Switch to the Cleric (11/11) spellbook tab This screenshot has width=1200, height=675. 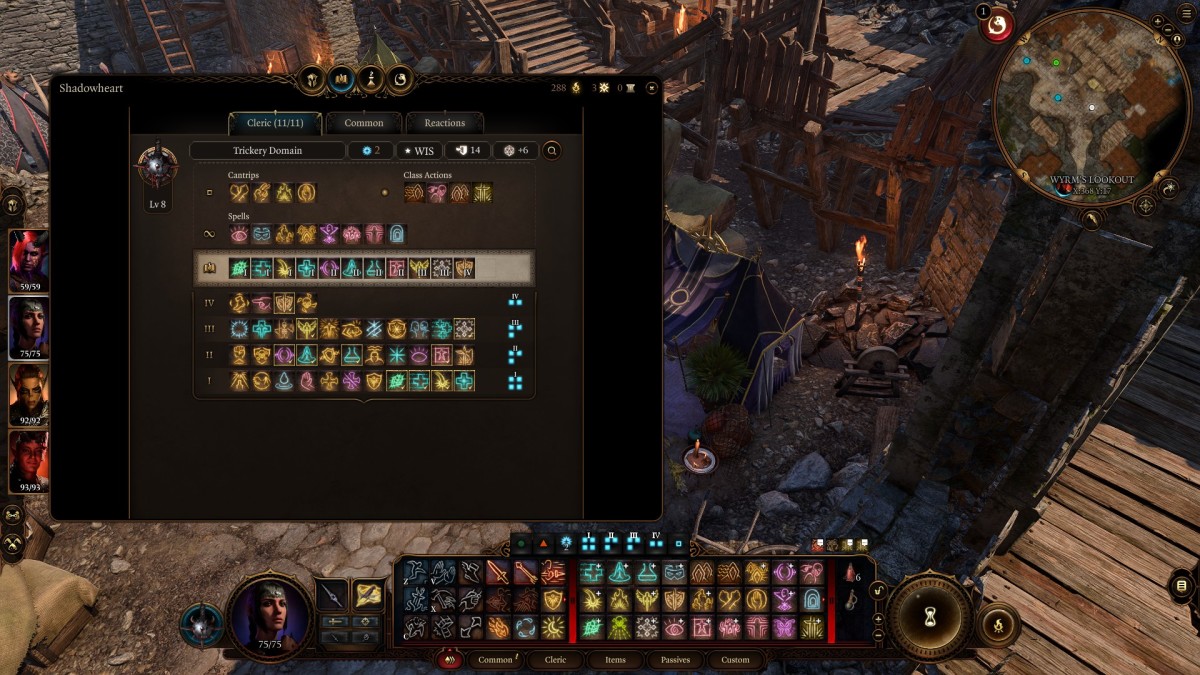pos(274,123)
